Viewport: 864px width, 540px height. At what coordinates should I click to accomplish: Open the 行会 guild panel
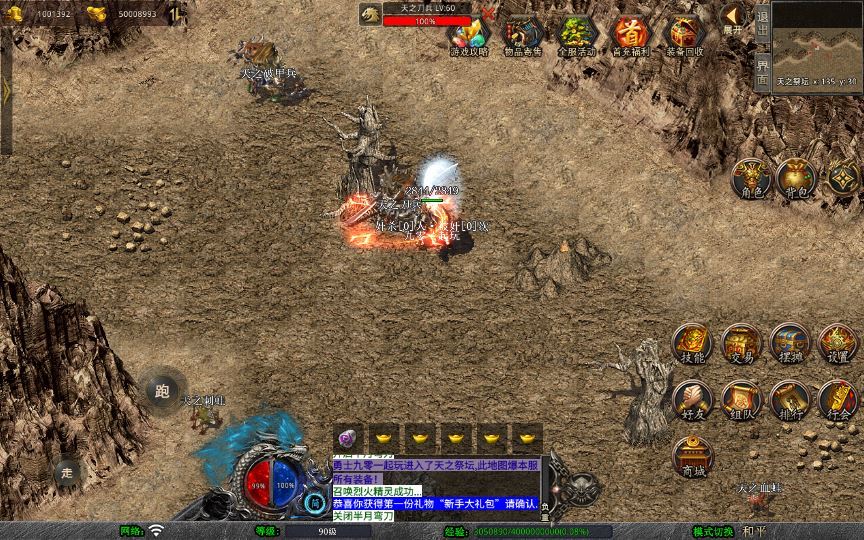[838, 399]
